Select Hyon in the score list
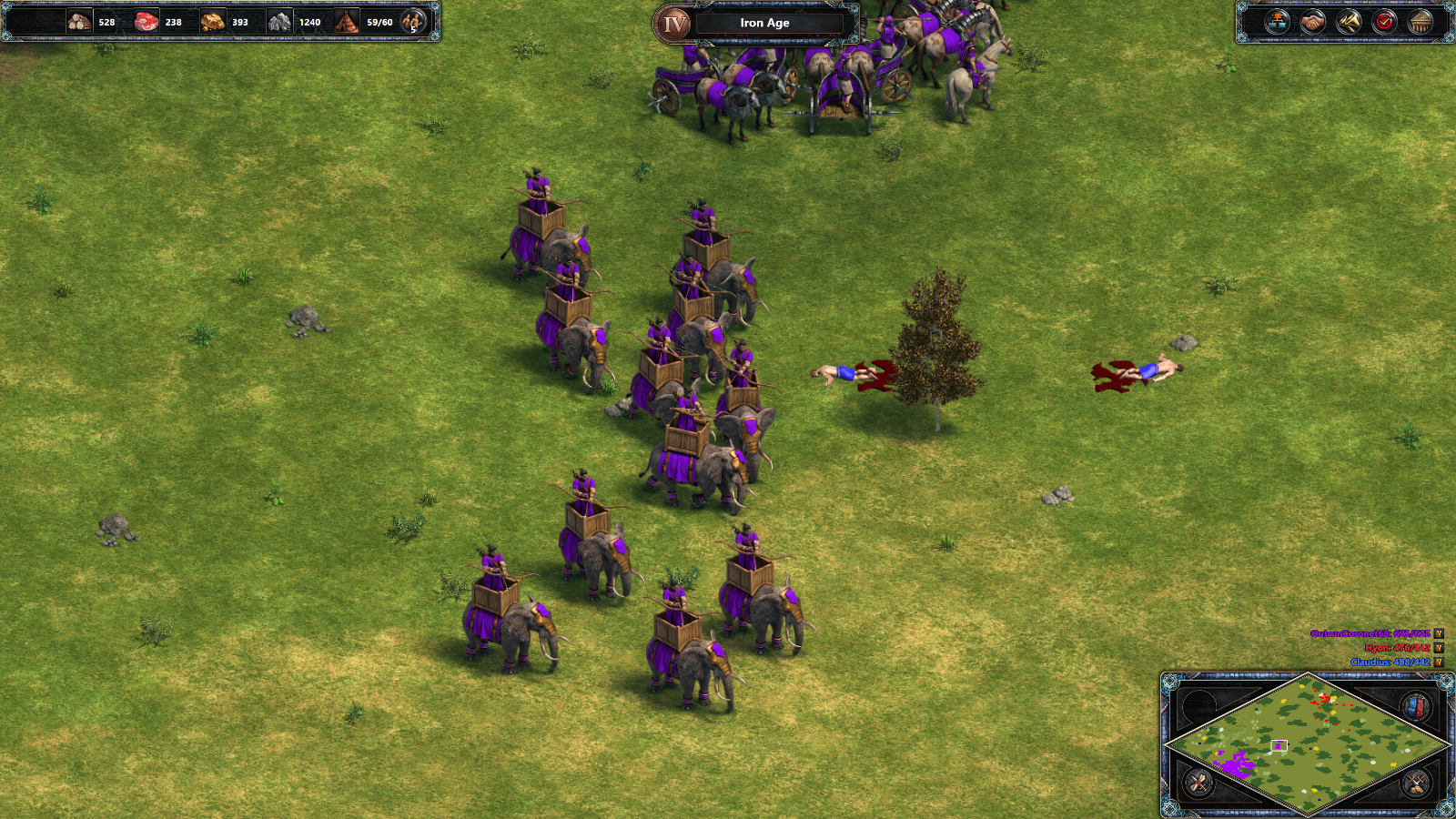The image size is (1456, 819). pyautogui.click(x=1397, y=648)
